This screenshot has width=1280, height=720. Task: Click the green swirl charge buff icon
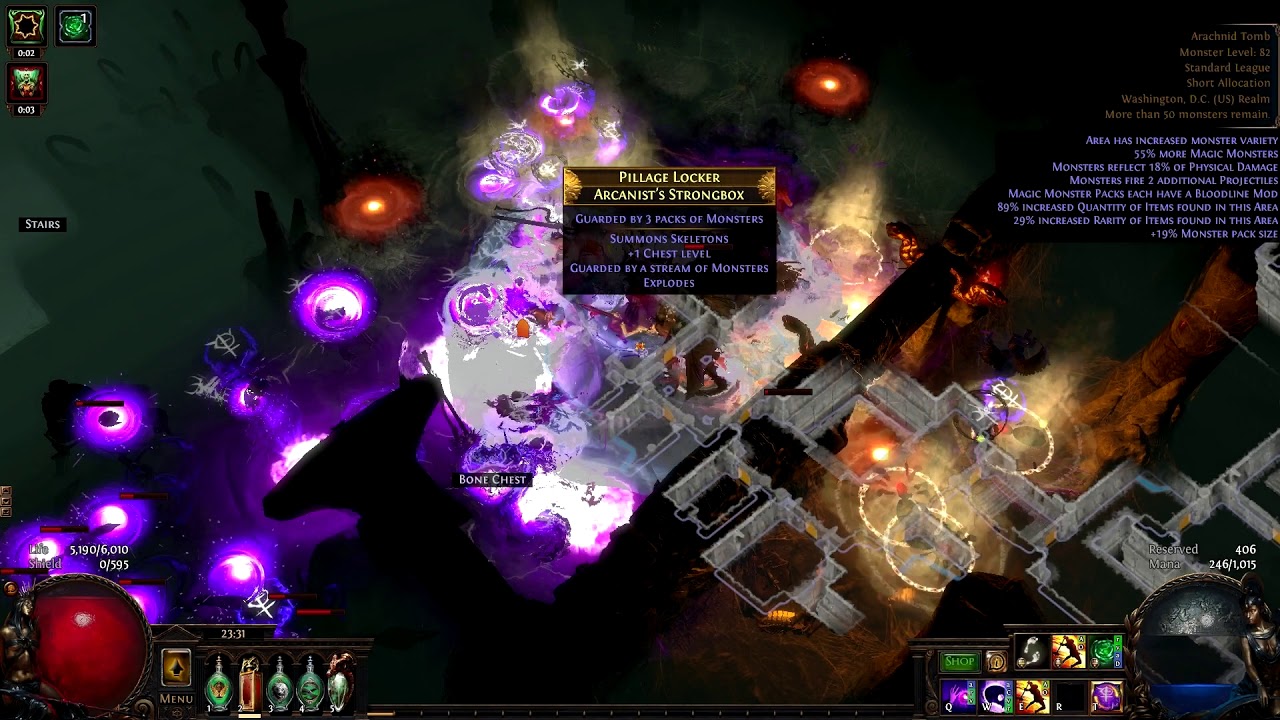[x=75, y=26]
